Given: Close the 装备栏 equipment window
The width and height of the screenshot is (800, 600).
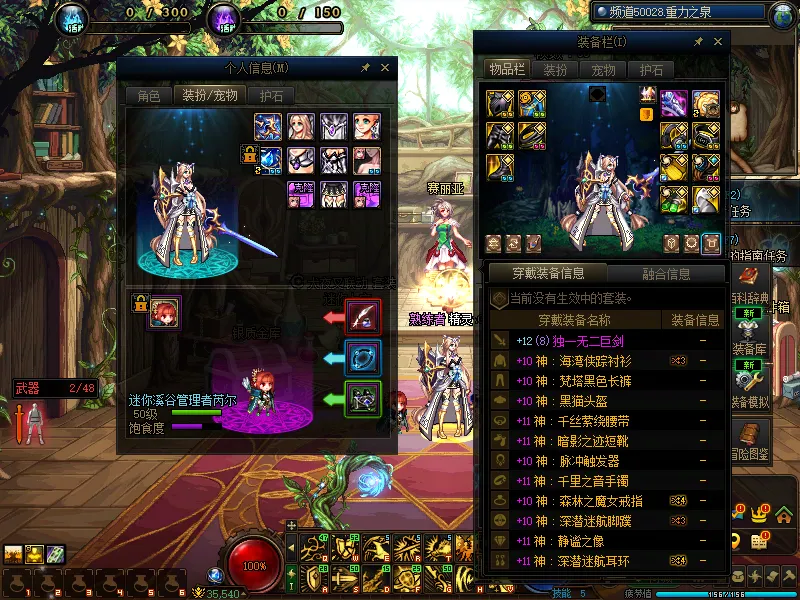Looking at the screenshot, I should pyautogui.click(x=718, y=42).
